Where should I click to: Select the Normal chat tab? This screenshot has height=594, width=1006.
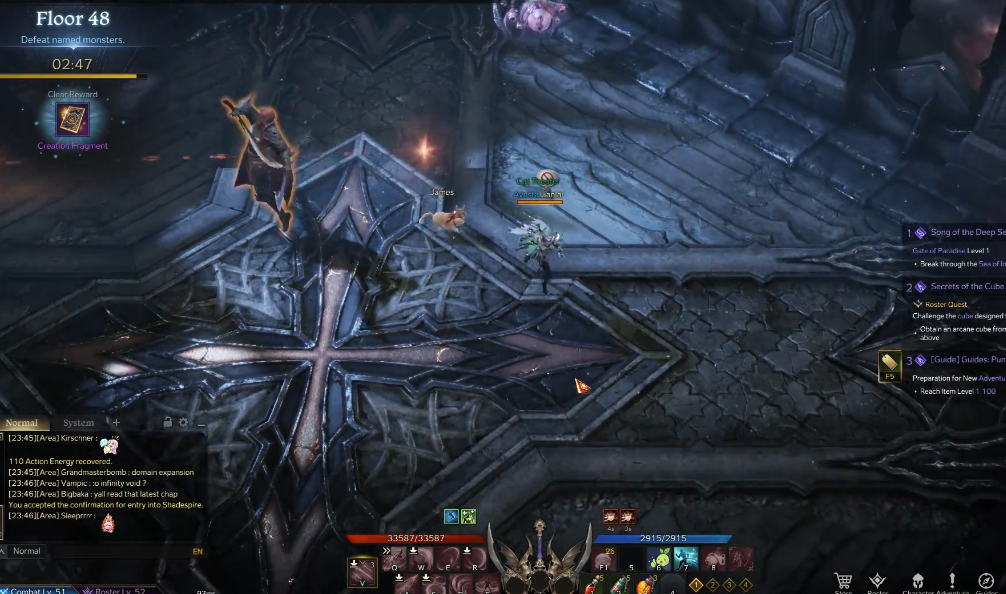tap(21, 423)
